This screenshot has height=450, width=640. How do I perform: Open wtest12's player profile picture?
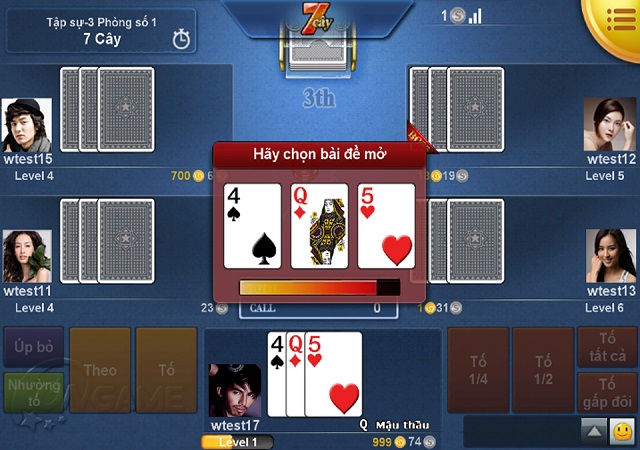611,124
